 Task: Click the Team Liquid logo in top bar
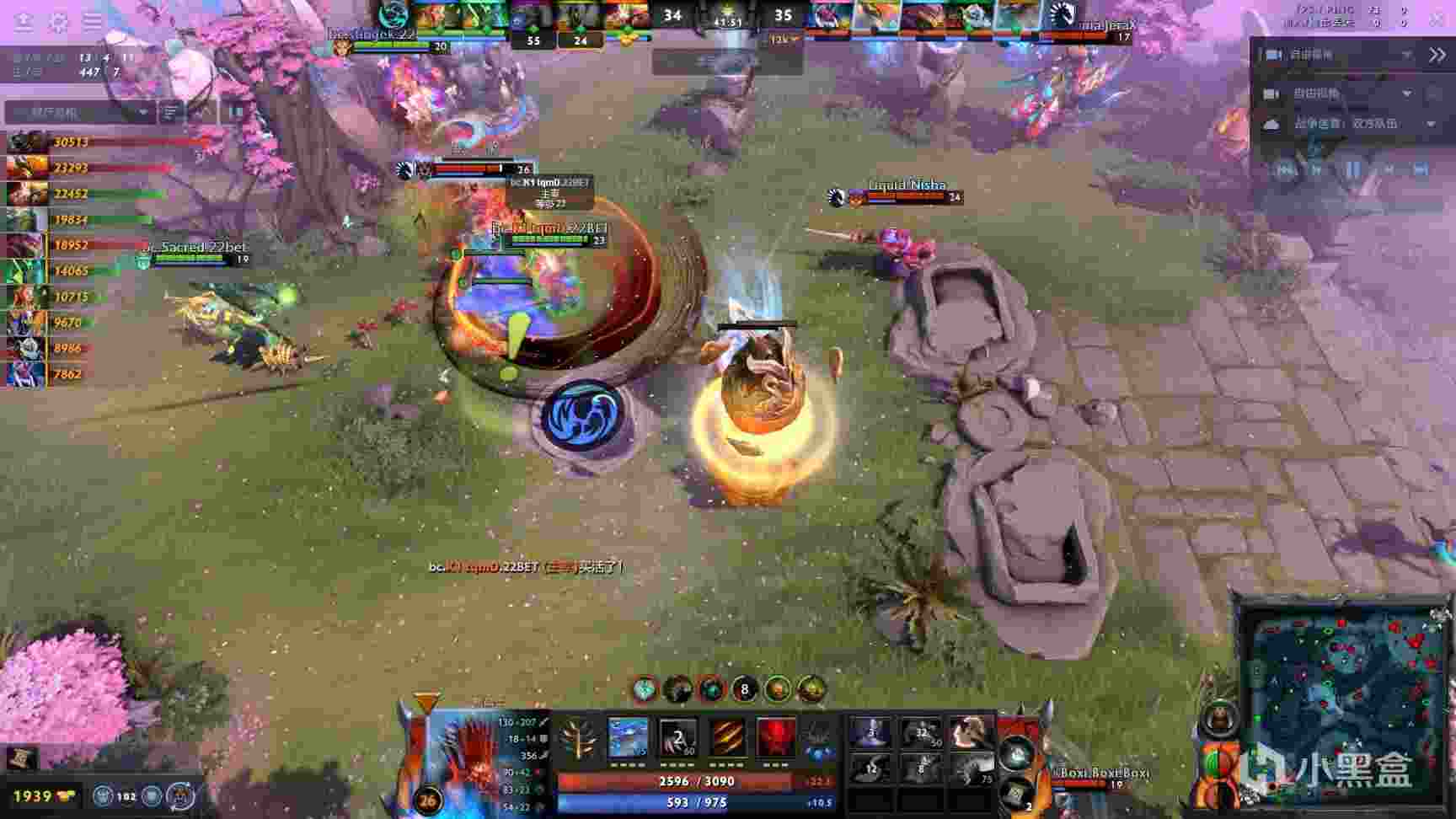pos(1061,16)
